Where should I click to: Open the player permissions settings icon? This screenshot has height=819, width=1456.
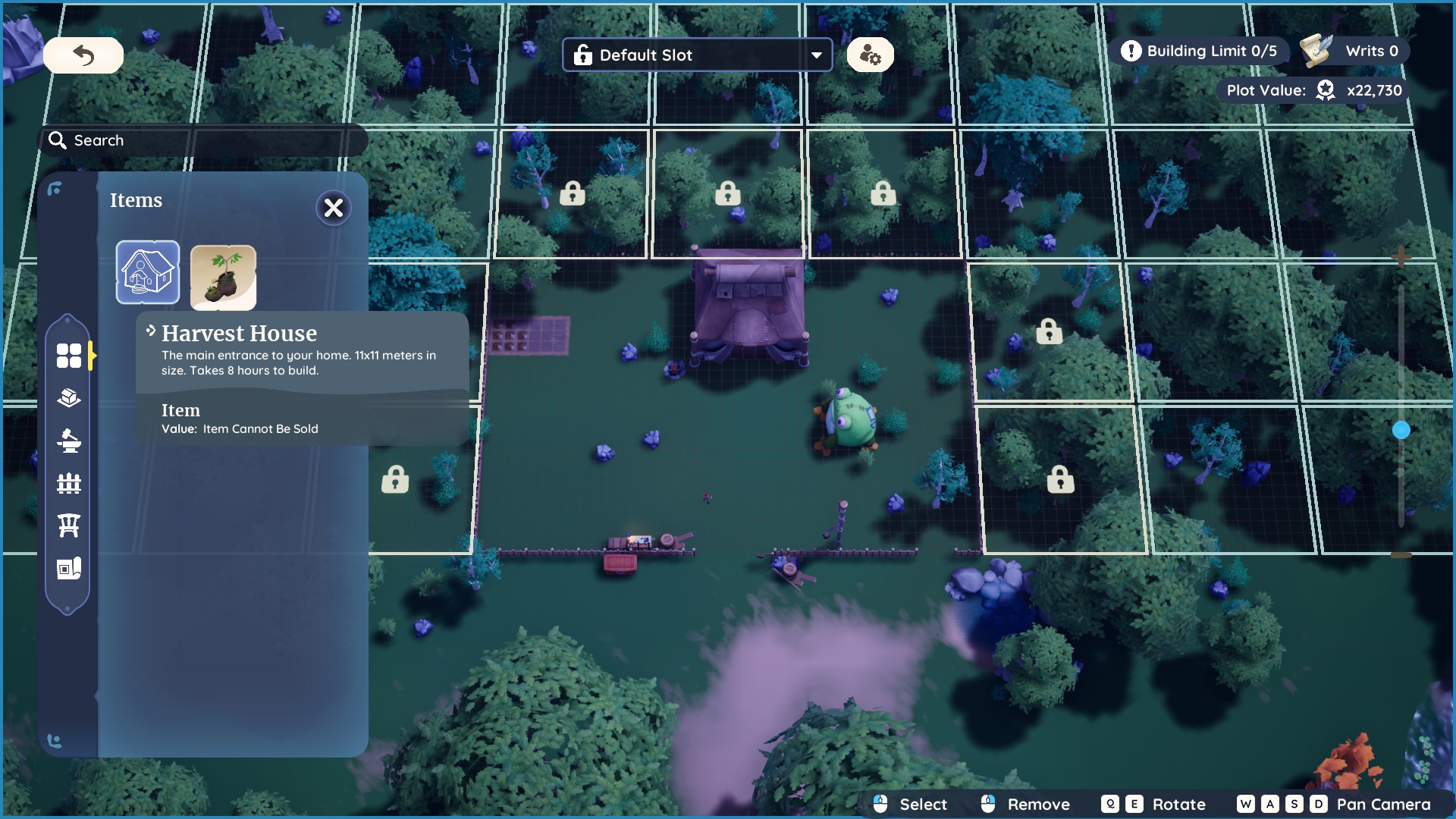tap(870, 54)
